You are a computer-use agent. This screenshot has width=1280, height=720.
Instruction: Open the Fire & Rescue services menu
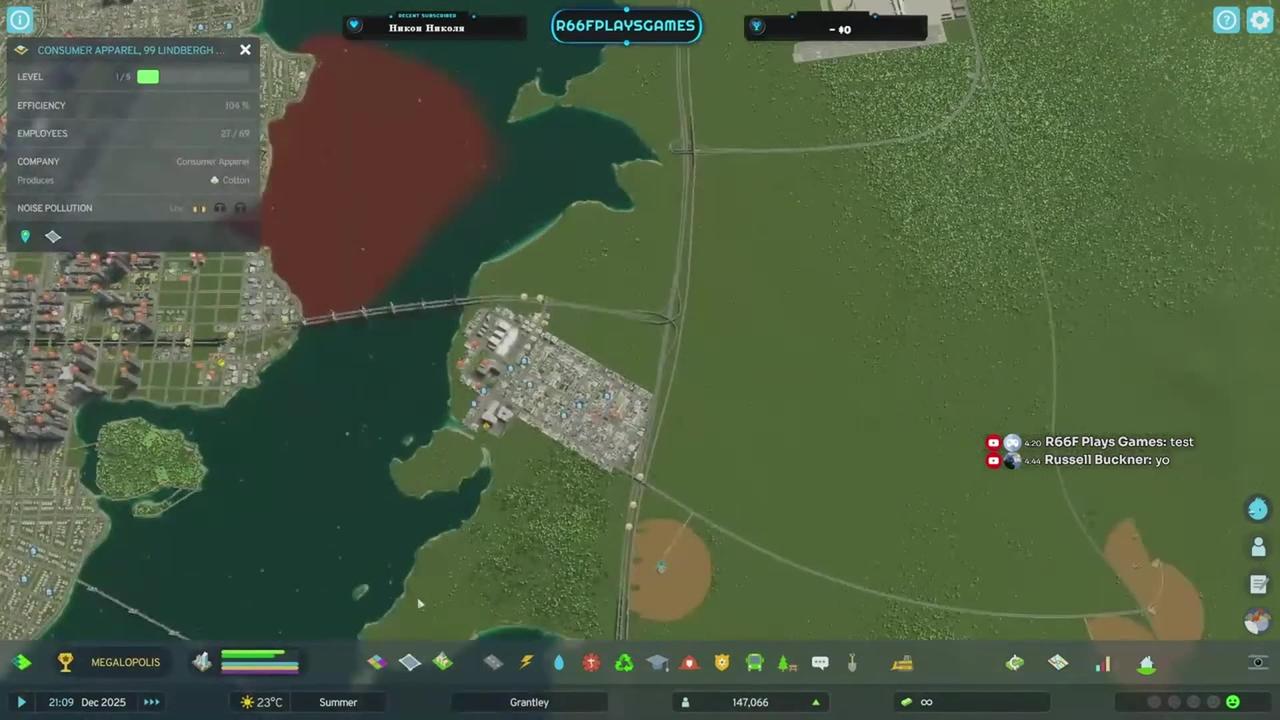pyautogui.click(x=689, y=662)
